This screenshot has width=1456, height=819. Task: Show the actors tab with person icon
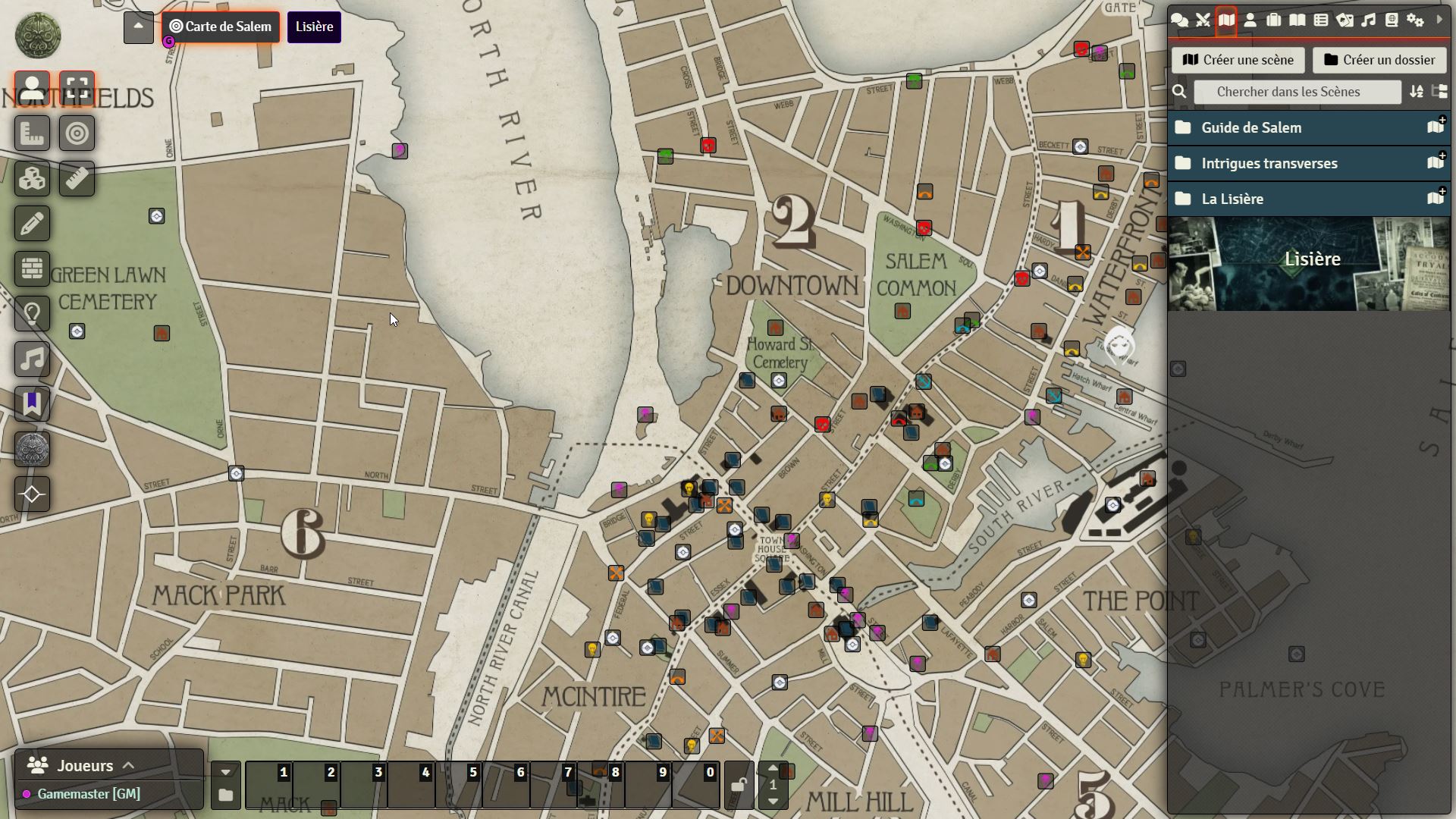coord(1250,20)
